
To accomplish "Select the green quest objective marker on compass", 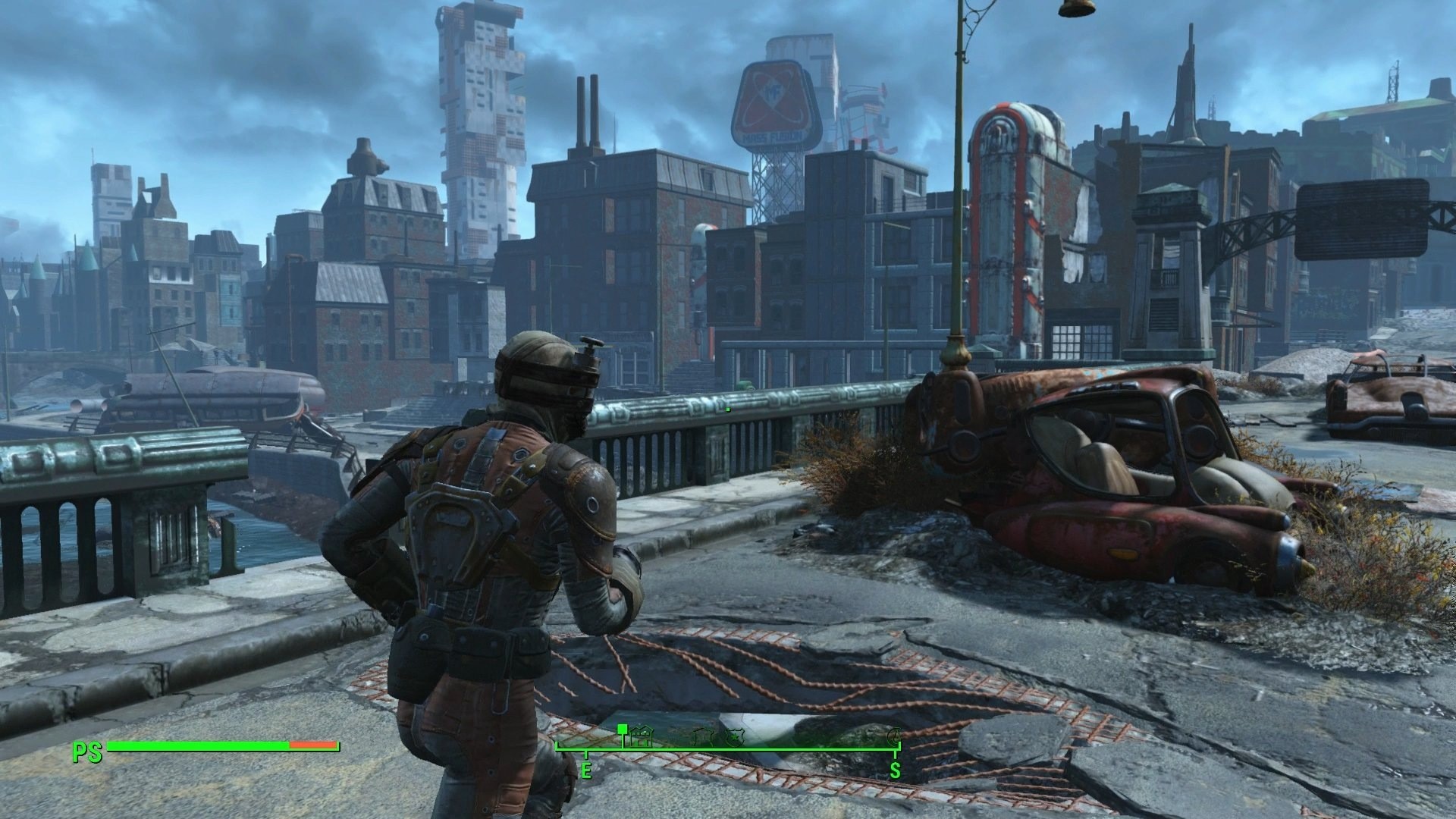I will coord(623,730).
